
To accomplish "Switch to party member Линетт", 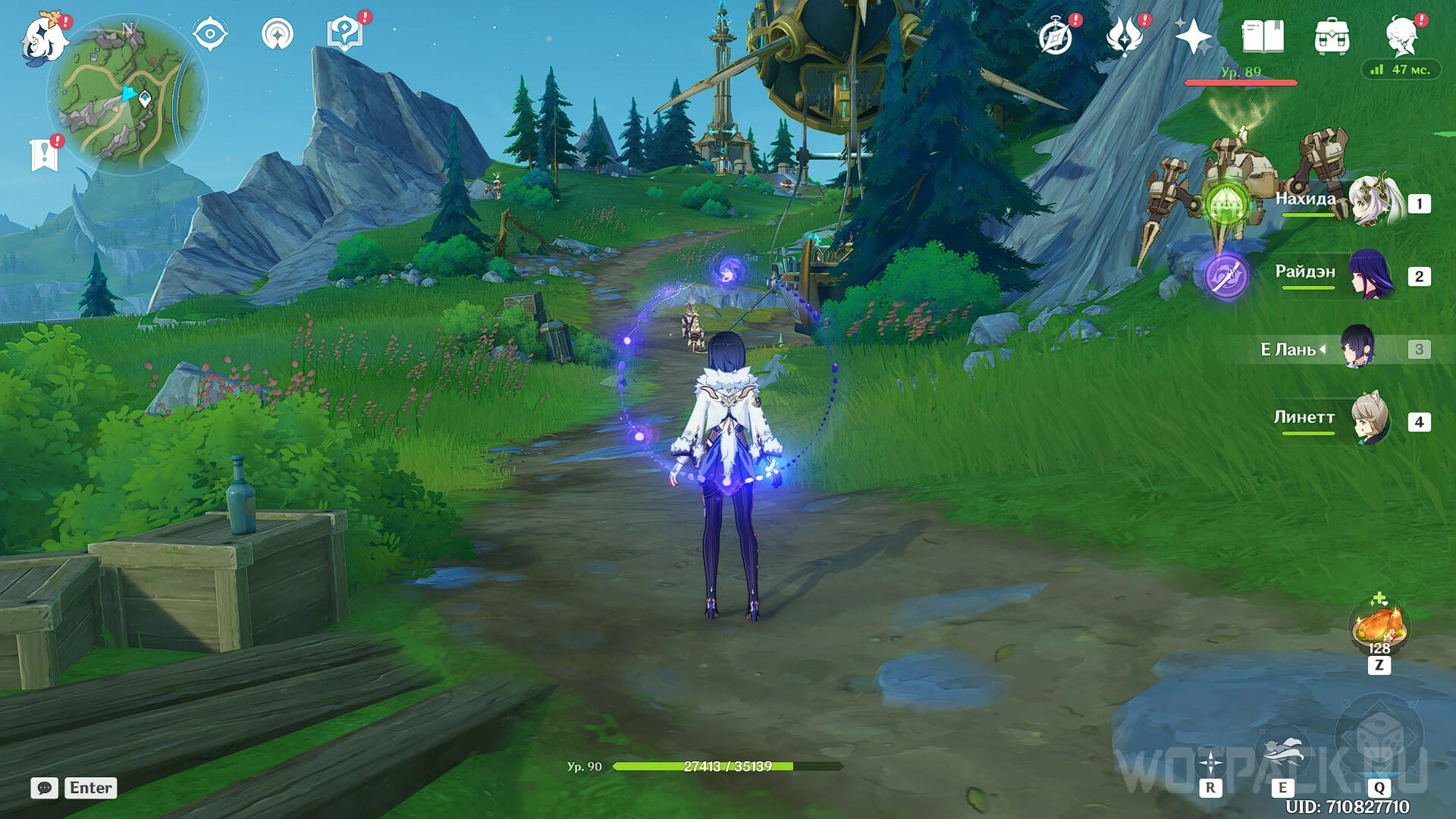I will 1371,420.
